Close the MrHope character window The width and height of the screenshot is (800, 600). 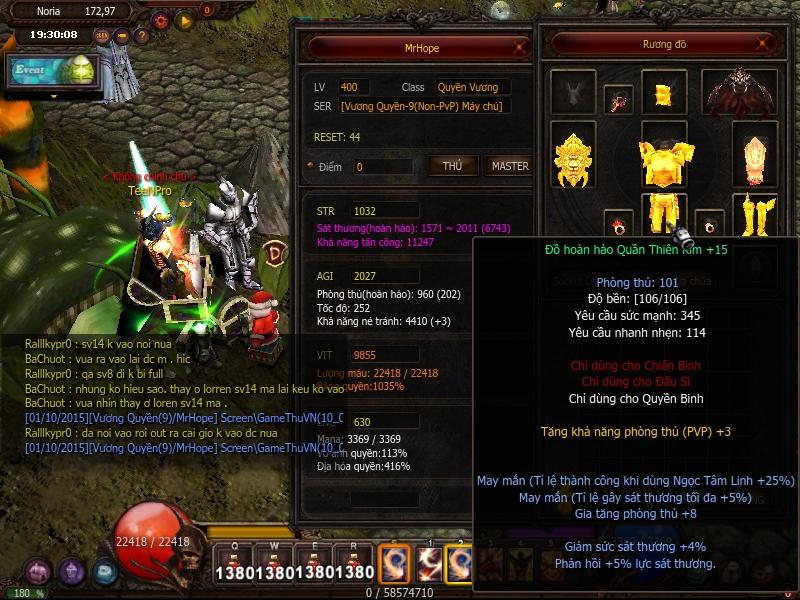click(x=518, y=47)
